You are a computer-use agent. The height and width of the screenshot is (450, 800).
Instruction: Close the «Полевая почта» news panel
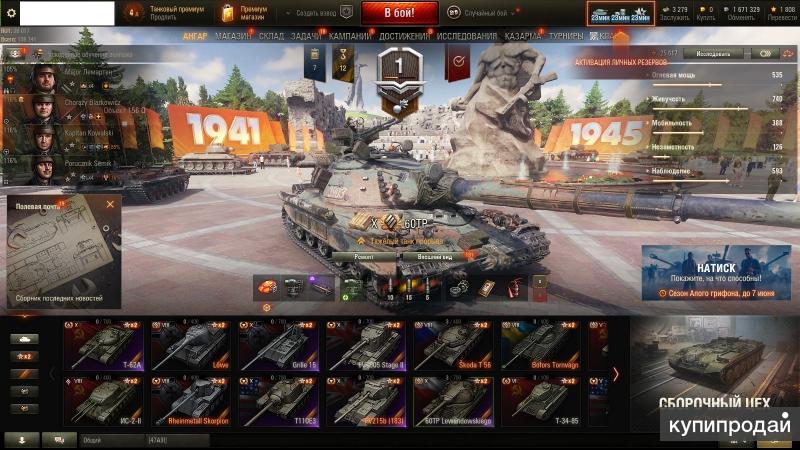(x=110, y=204)
